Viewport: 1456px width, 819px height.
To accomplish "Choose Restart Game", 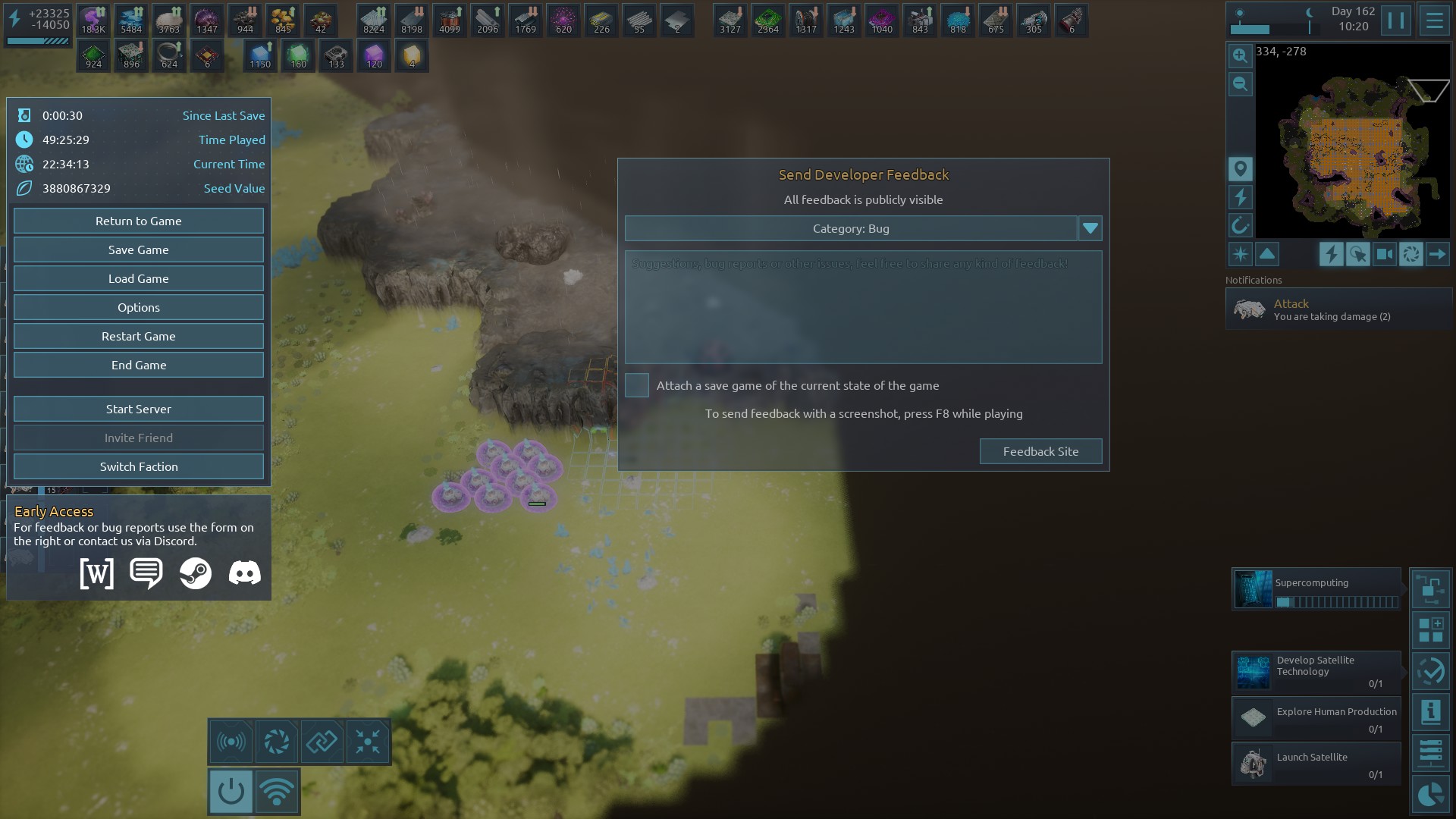I will 139,336.
